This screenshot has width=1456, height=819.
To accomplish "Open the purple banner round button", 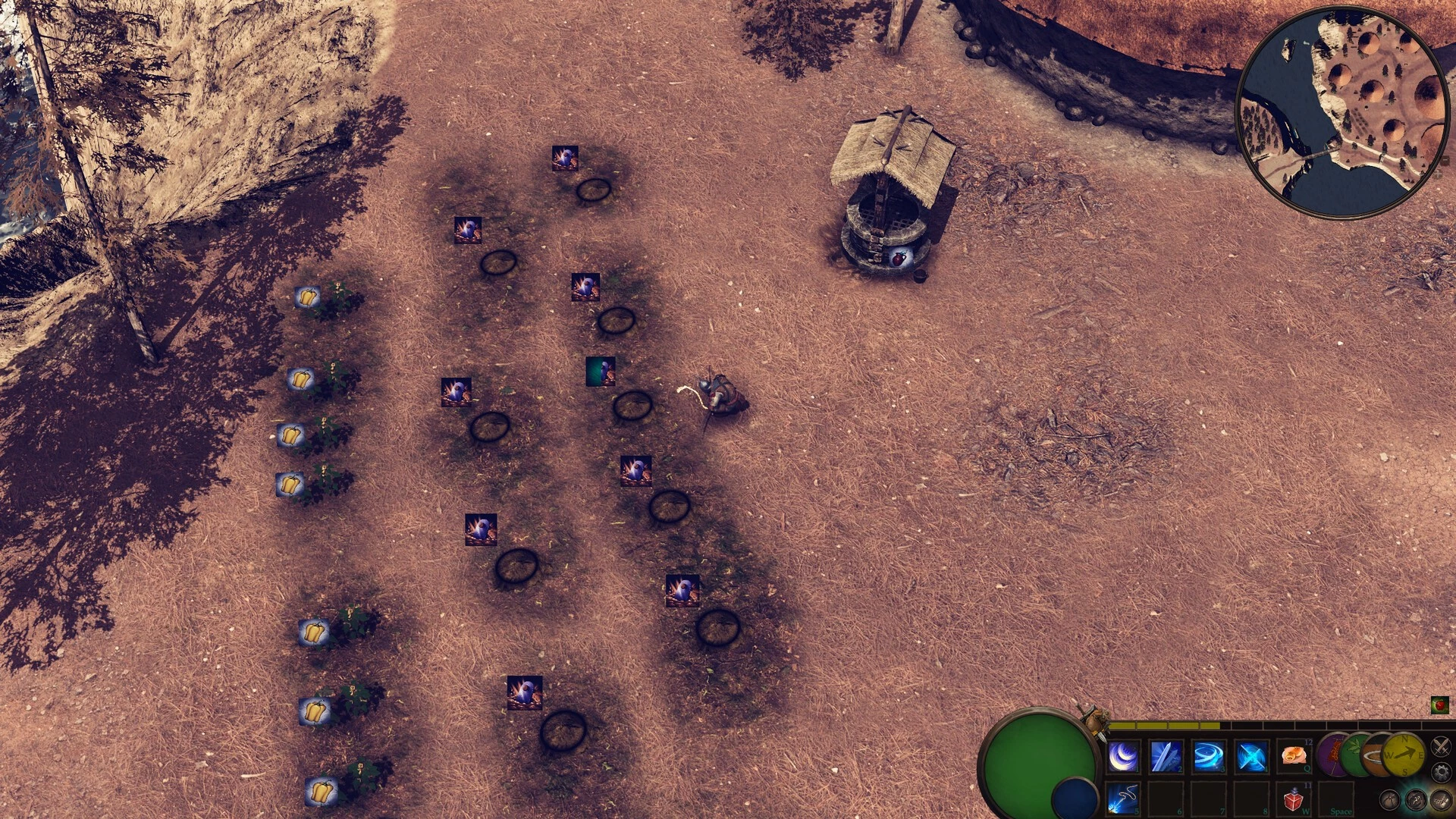I will point(1331,755).
